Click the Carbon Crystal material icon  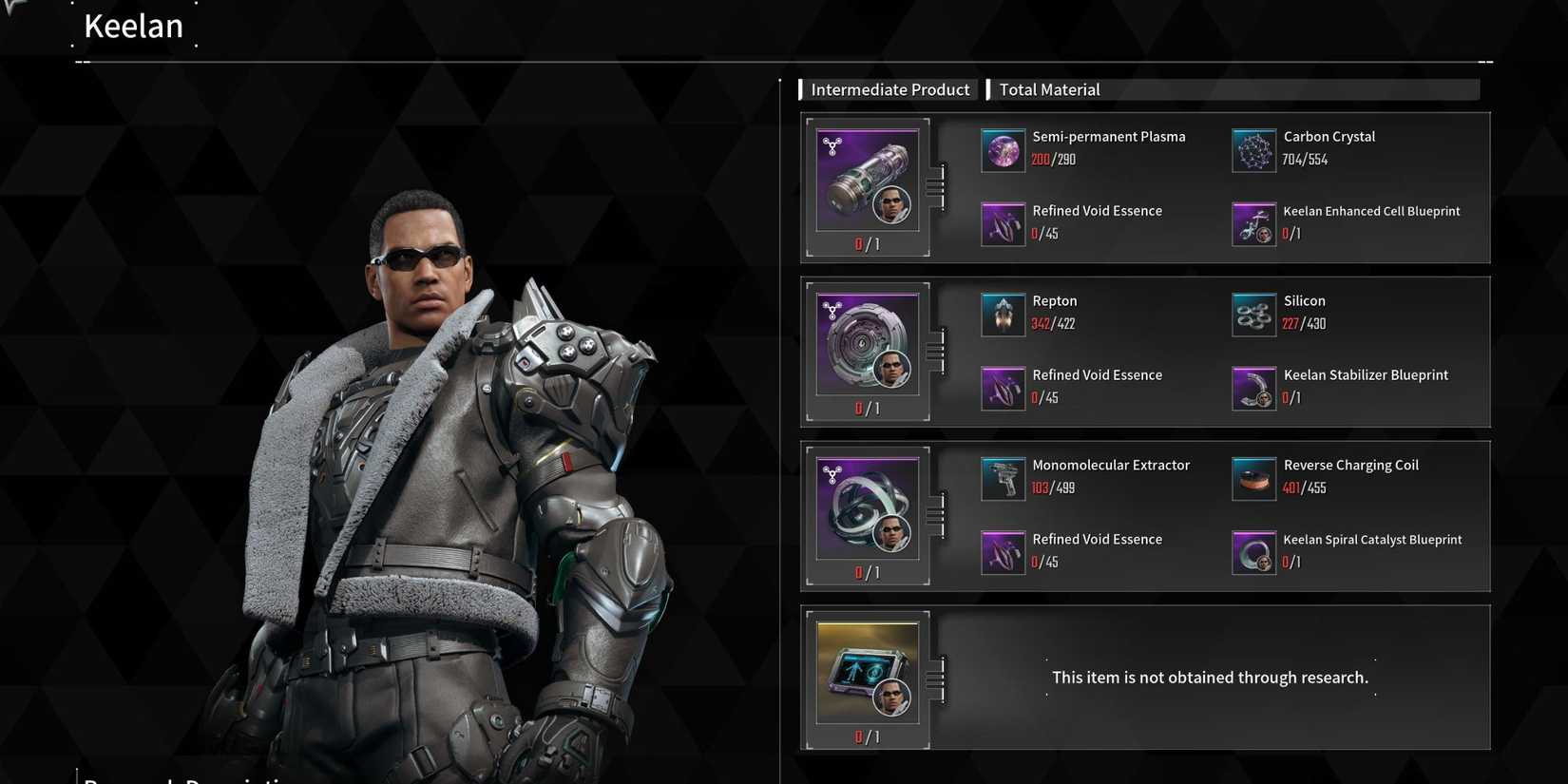[1253, 149]
